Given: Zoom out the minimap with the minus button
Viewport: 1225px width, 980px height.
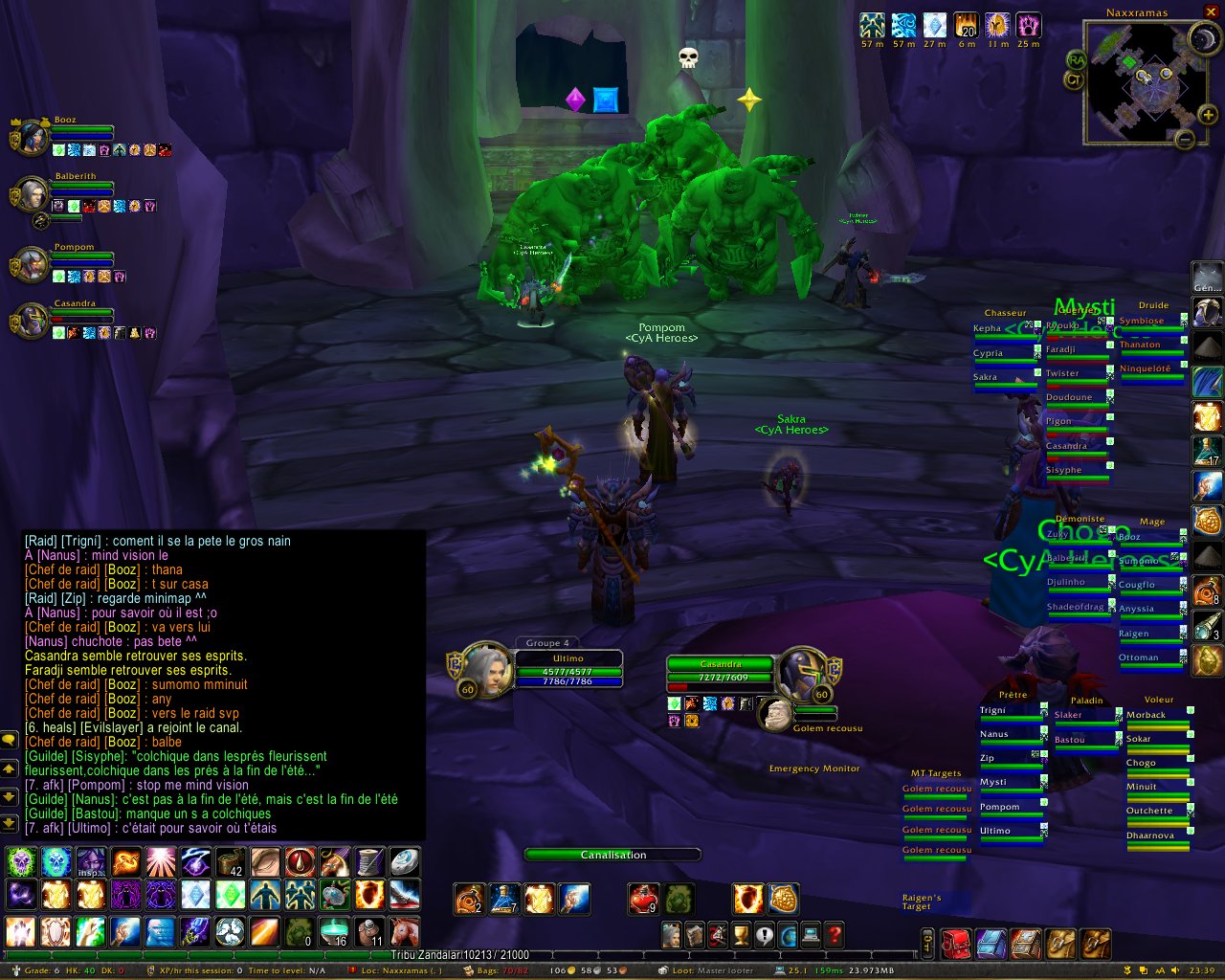Looking at the screenshot, I should click(x=1185, y=140).
